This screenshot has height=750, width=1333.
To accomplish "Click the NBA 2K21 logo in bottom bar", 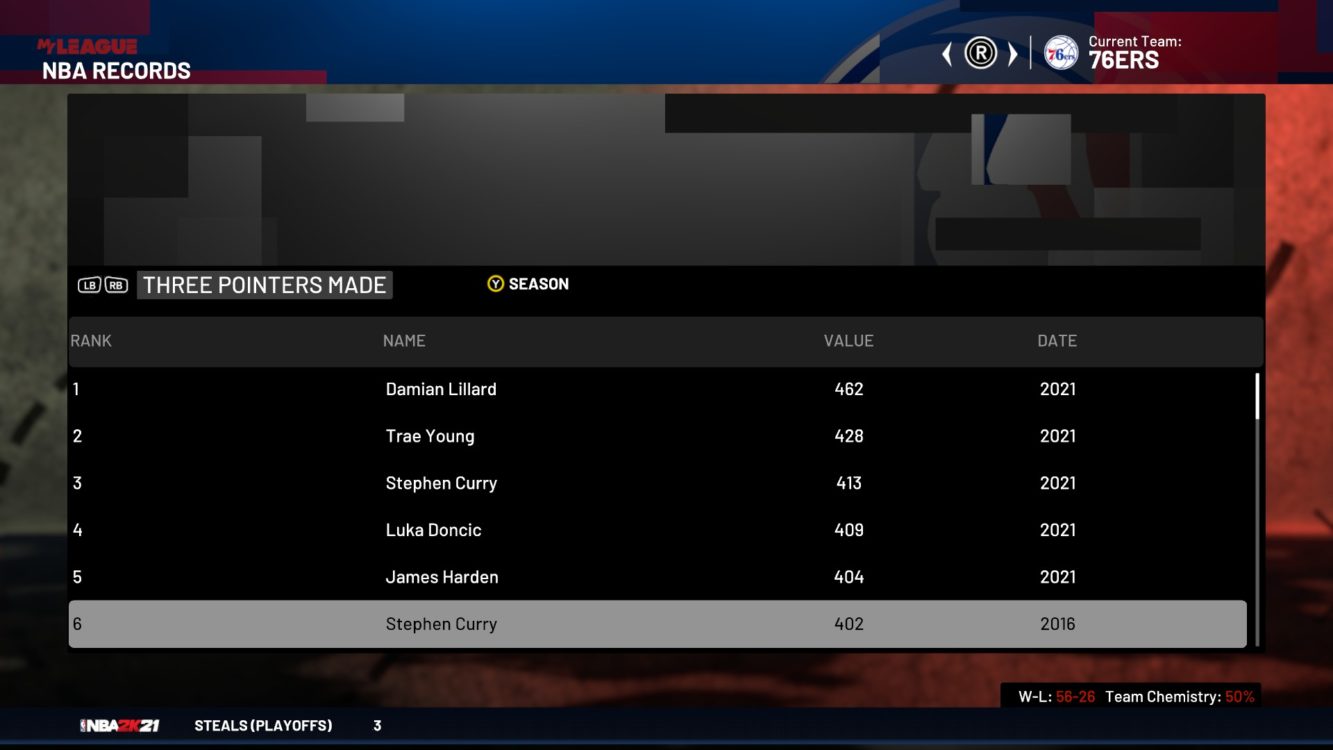I will [x=119, y=726].
